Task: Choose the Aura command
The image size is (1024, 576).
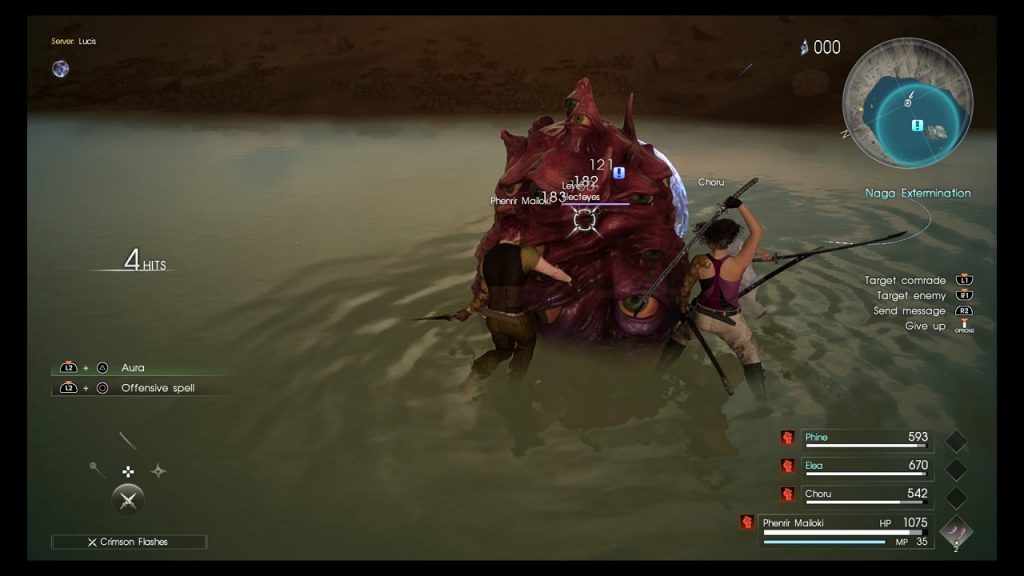Action: (x=133, y=368)
